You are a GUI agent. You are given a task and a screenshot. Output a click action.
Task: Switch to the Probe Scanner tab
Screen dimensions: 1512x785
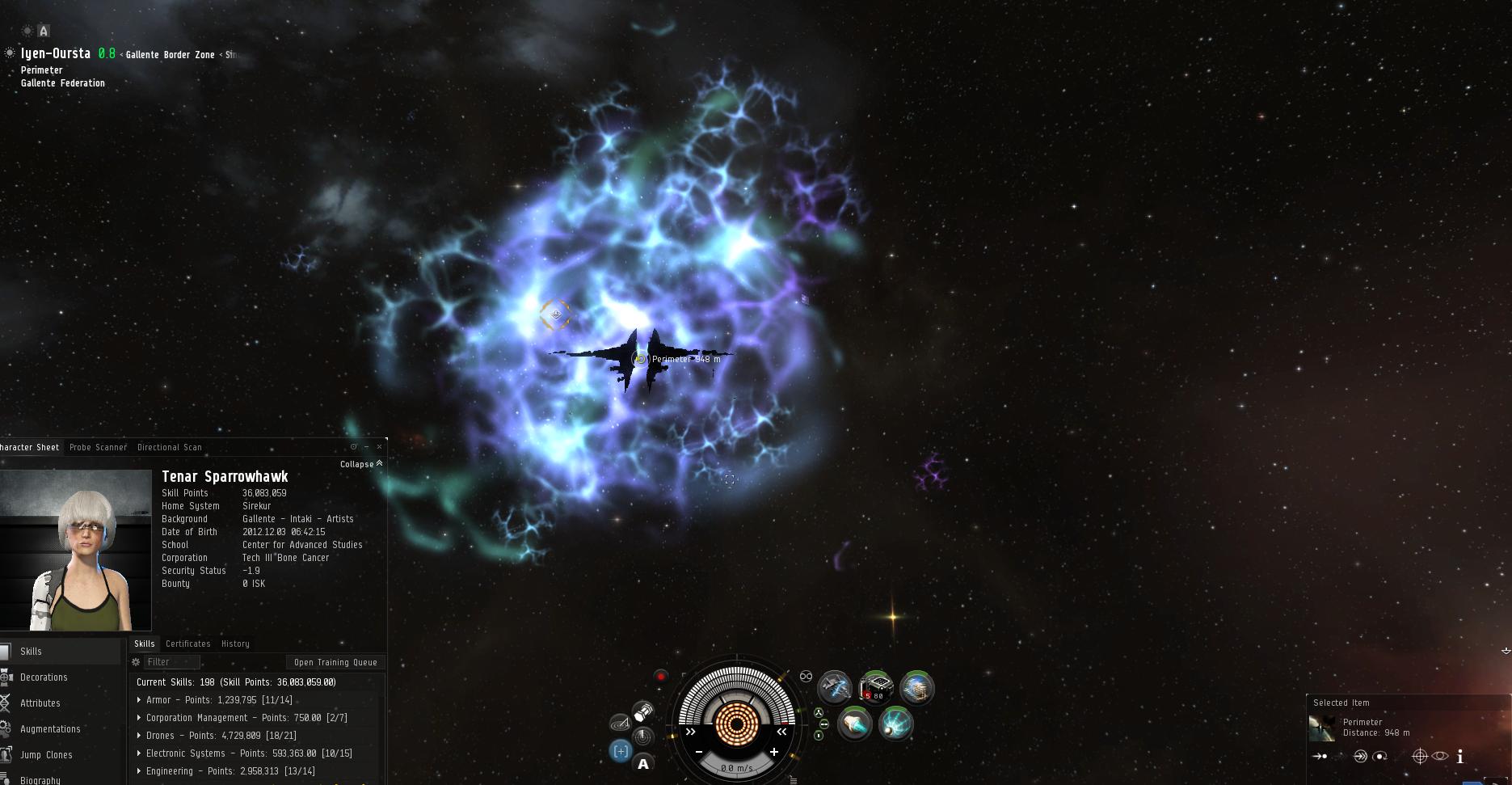[98, 447]
